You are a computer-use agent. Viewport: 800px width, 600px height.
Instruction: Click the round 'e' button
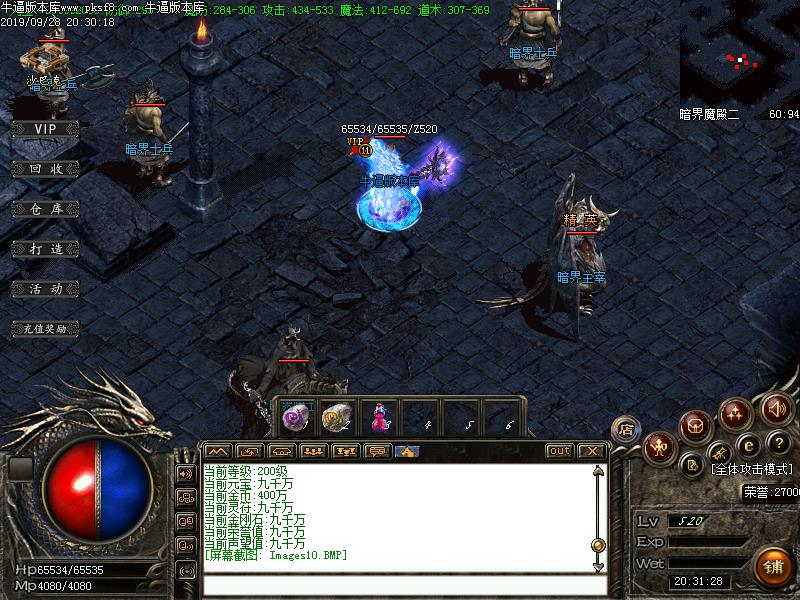coord(746,445)
